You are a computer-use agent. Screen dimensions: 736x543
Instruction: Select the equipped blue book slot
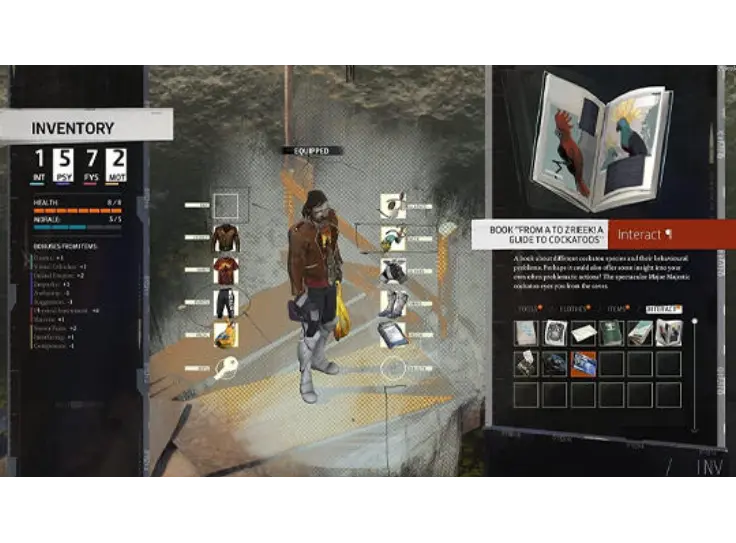tap(393, 335)
